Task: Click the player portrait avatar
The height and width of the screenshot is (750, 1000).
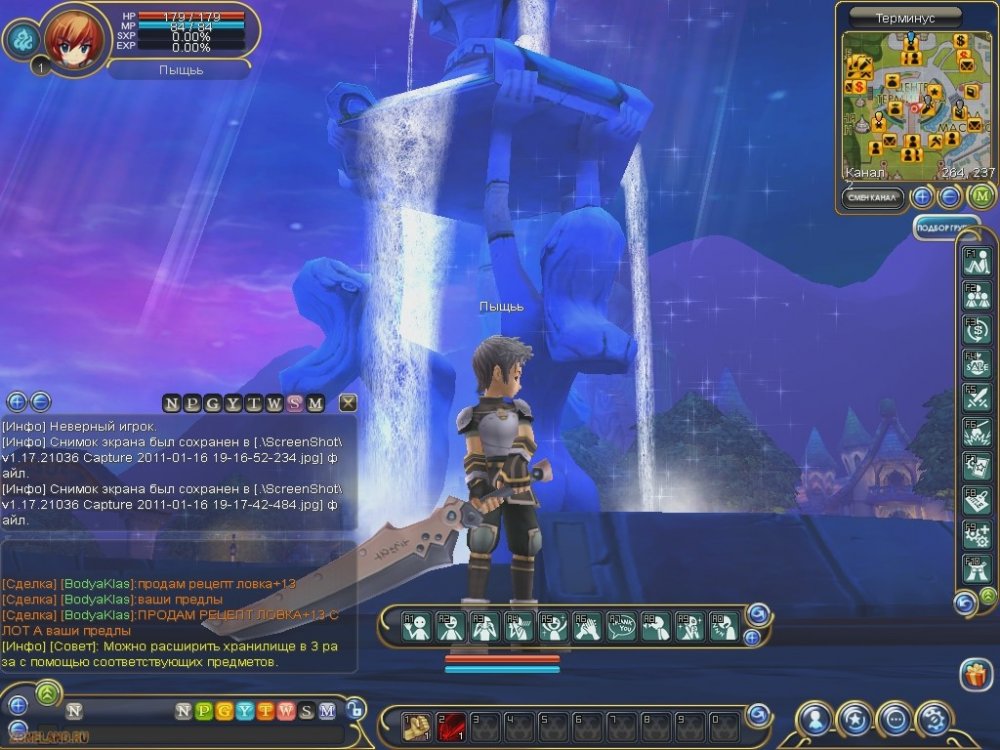Action: click(x=72, y=37)
